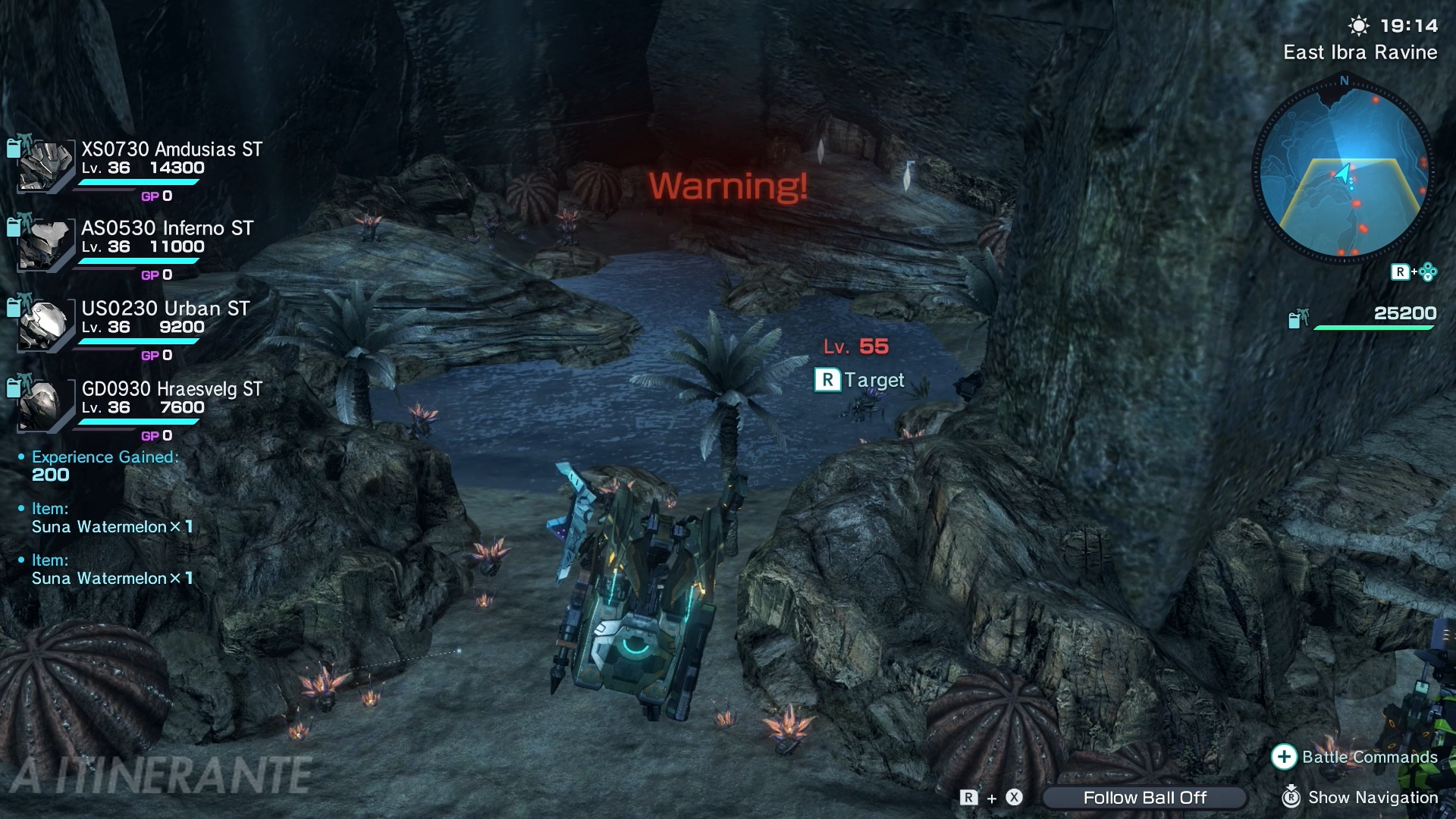The width and height of the screenshot is (1456, 819).
Task: Choose the AS0530 Inferno ST party member
Action: click(167, 228)
